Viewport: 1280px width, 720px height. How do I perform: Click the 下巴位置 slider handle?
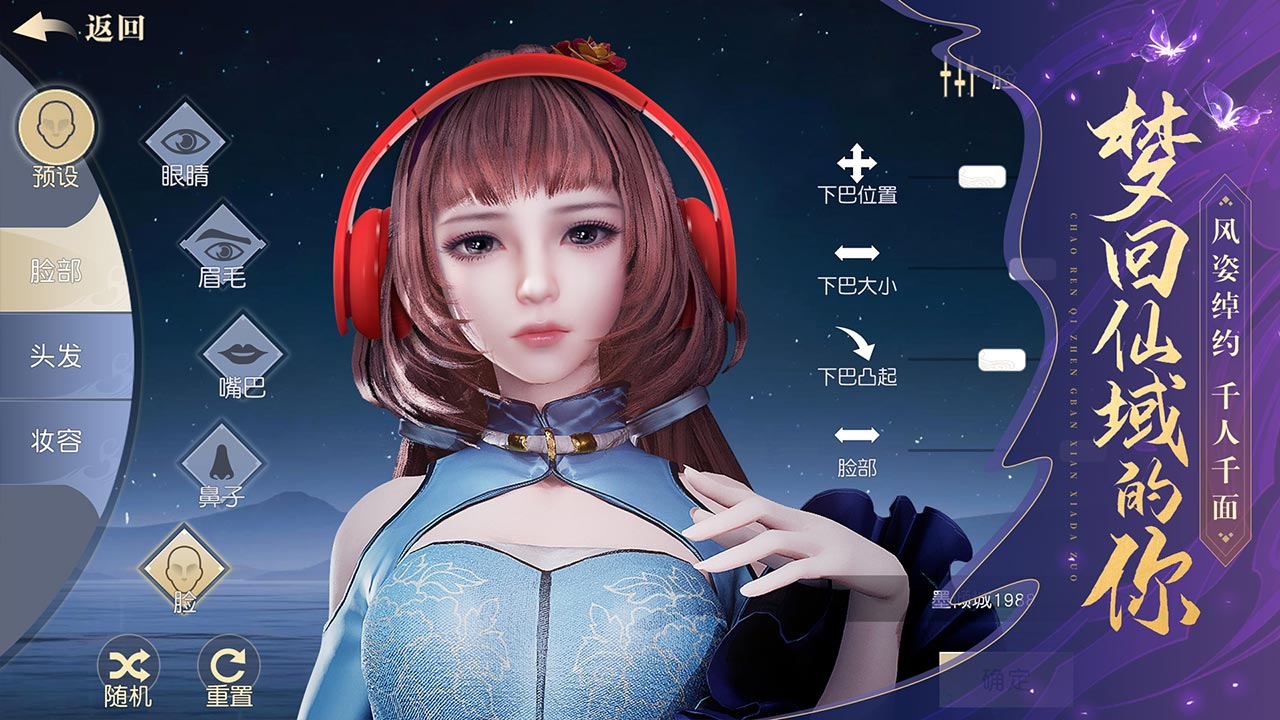[x=981, y=178]
